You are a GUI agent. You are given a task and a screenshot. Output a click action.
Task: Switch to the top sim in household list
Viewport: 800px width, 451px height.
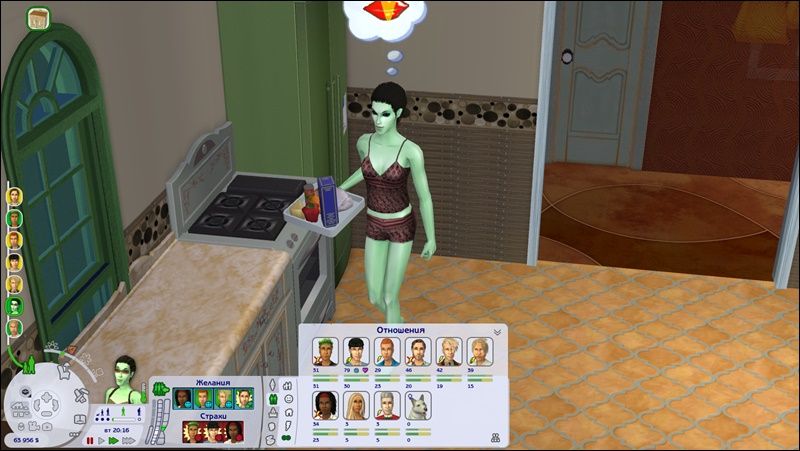tap(14, 196)
